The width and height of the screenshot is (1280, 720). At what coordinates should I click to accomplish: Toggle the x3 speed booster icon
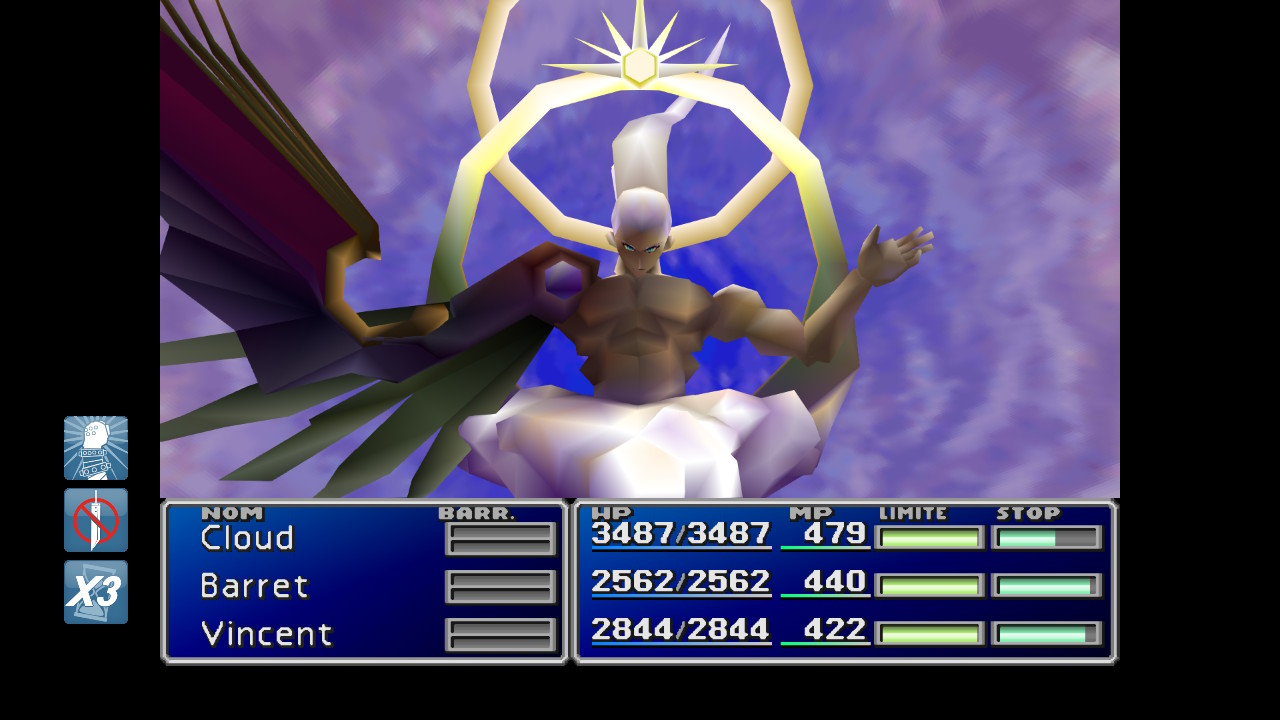(96, 592)
